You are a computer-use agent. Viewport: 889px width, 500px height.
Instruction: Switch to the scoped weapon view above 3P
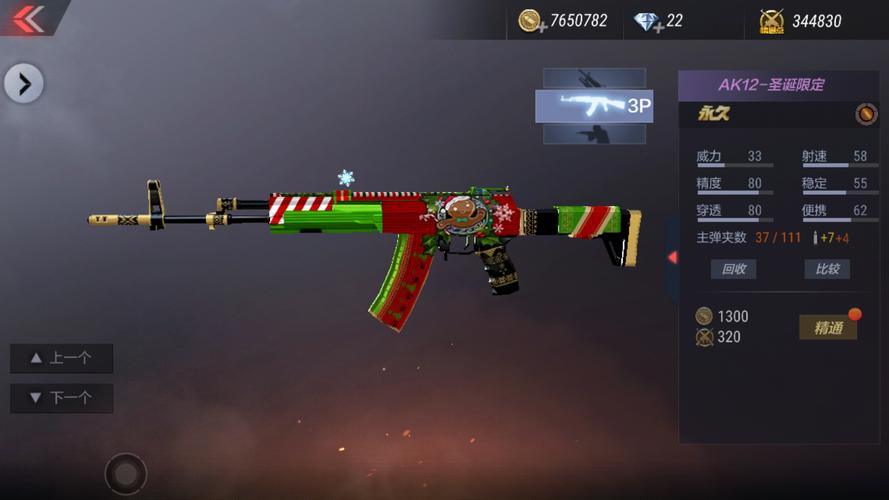594,78
